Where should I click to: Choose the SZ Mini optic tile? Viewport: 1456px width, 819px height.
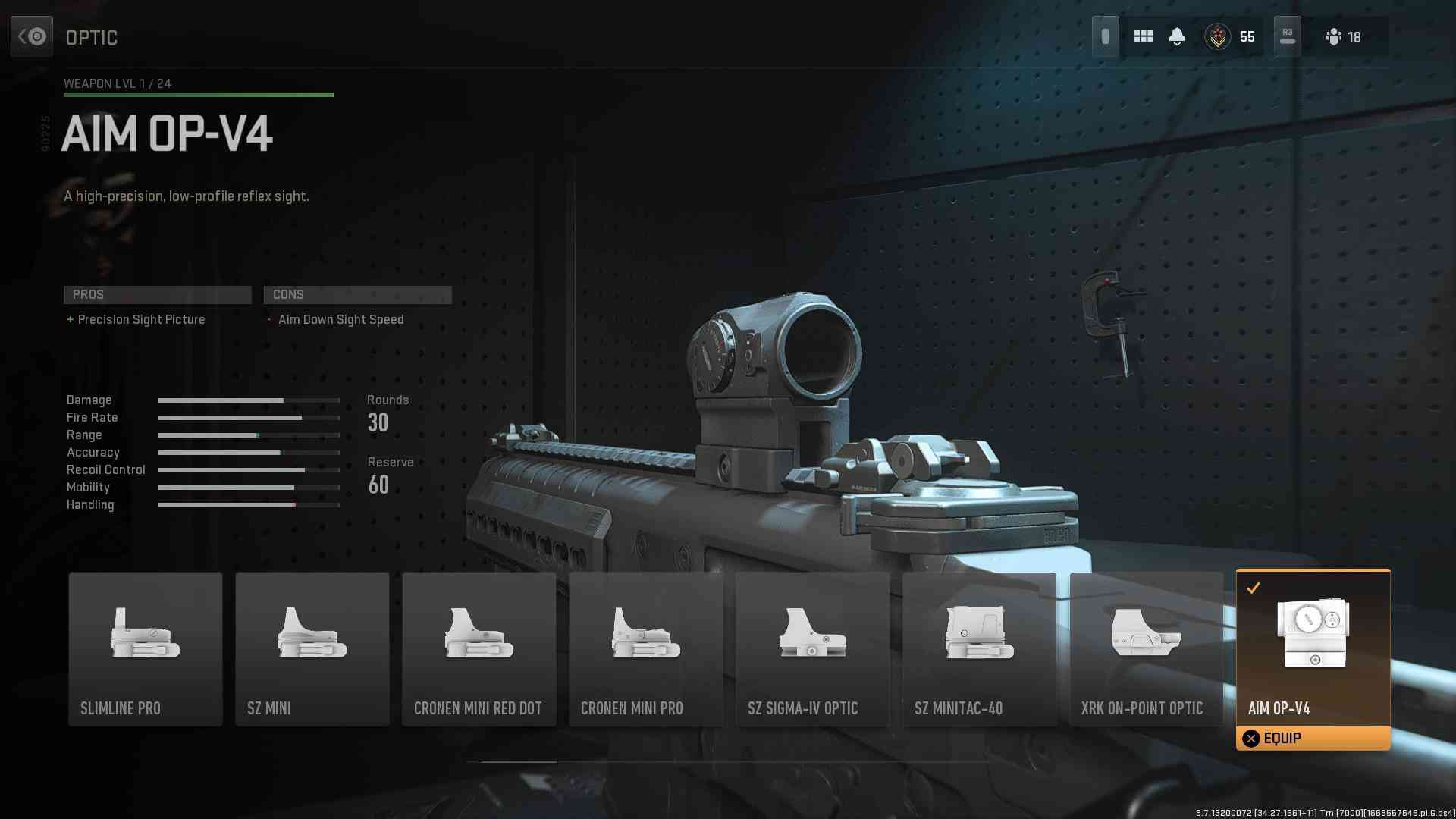coord(312,649)
